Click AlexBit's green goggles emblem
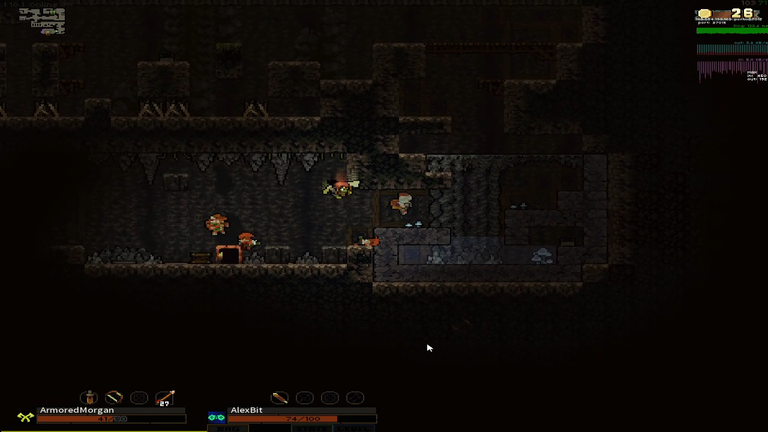Image resolution: width=768 pixels, height=432 pixels. click(216, 416)
